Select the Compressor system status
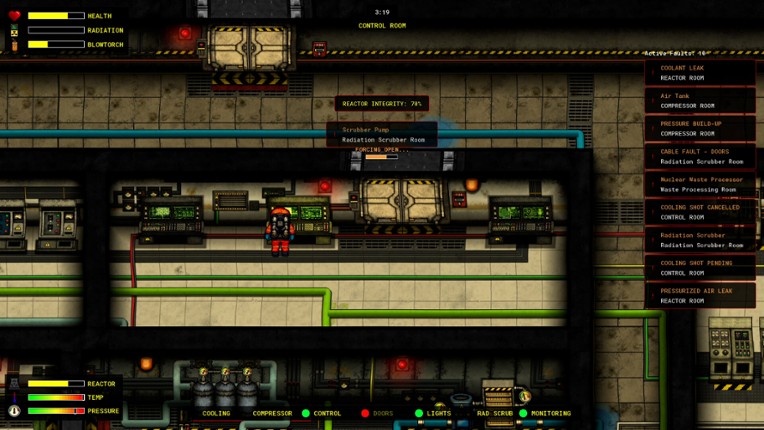The width and height of the screenshot is (764, 430). (272, 413)
